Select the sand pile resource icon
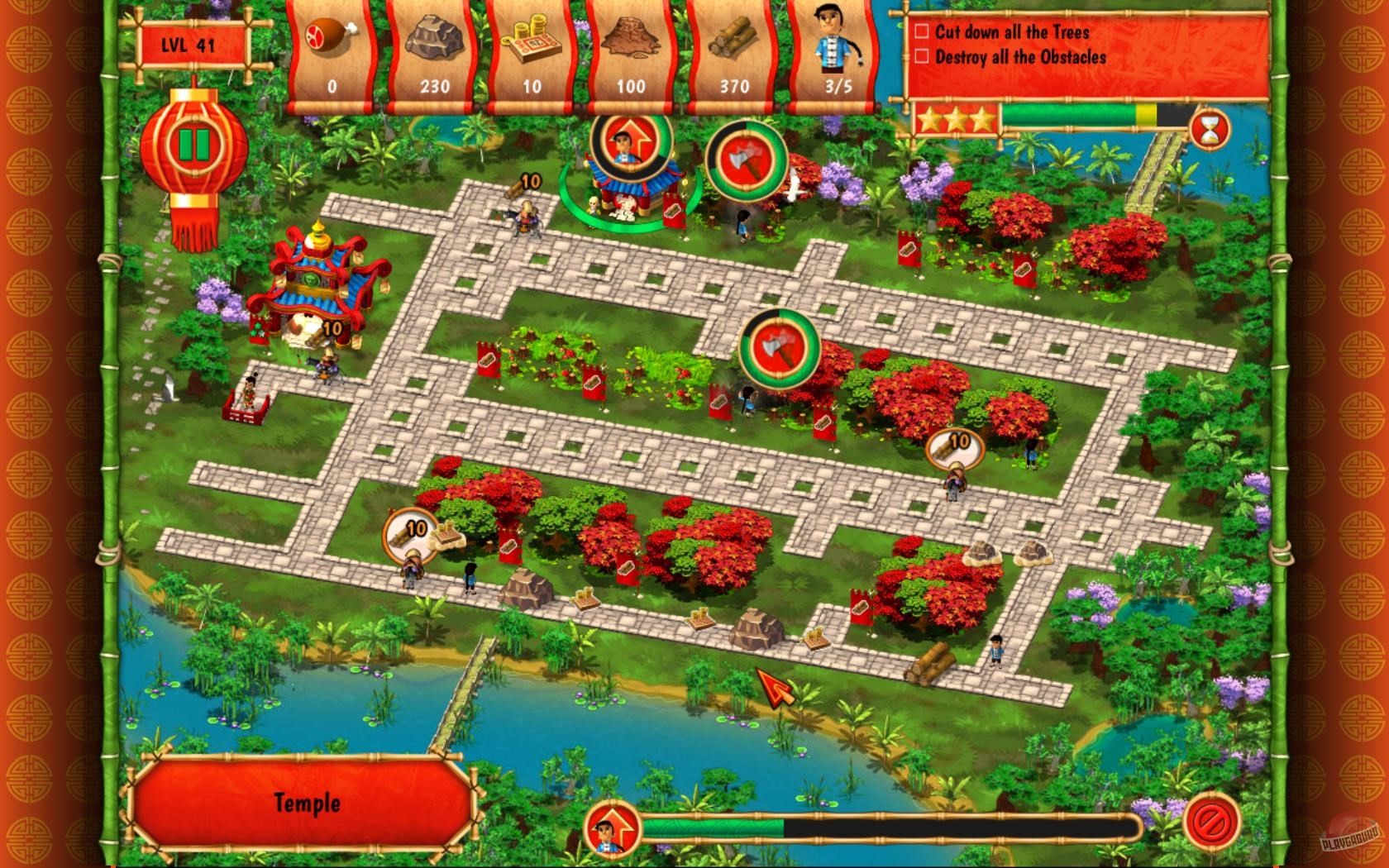The height and width of the screenshot is (868, 1389). click(x=630, y=37)
